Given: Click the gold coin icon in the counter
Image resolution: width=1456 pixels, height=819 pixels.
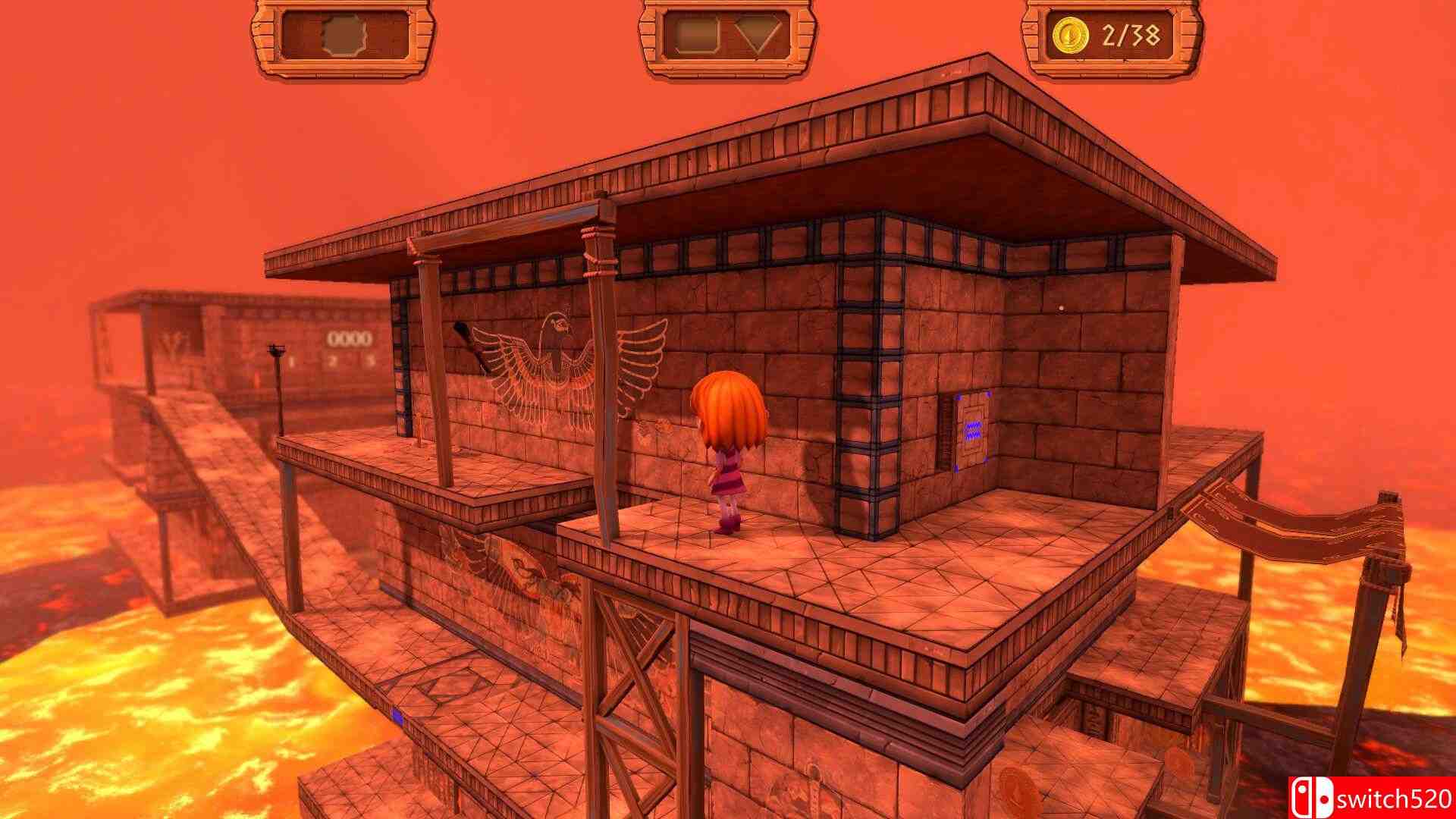Looking at the screenshot, I should 1072,34.
